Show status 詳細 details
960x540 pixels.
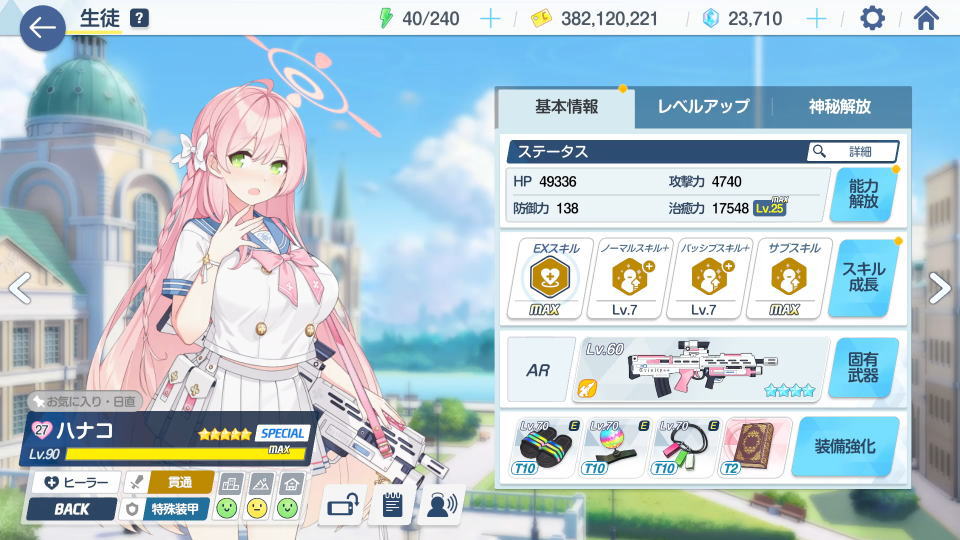point(853,152)
